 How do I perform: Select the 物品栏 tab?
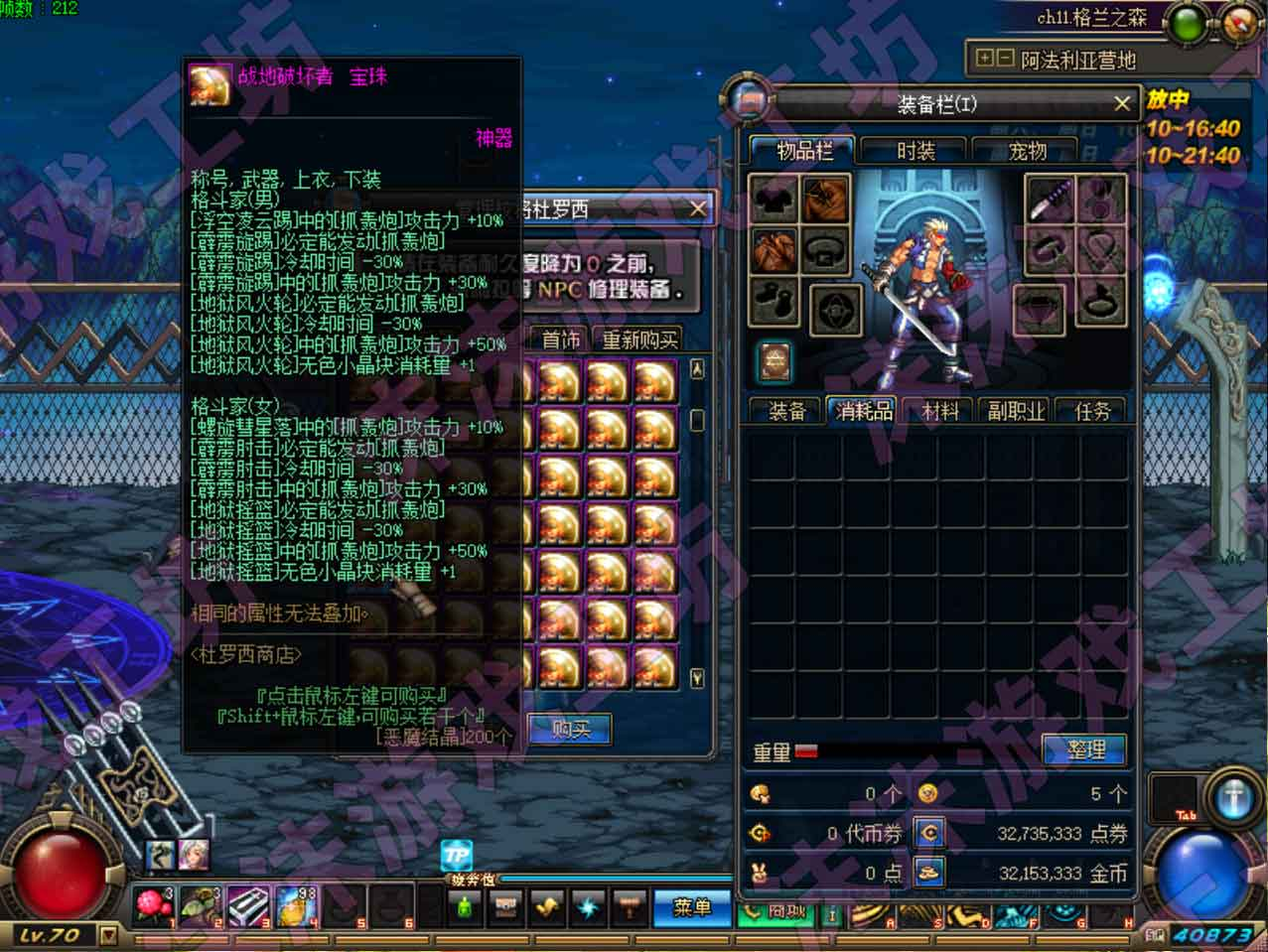click(804, 151)
